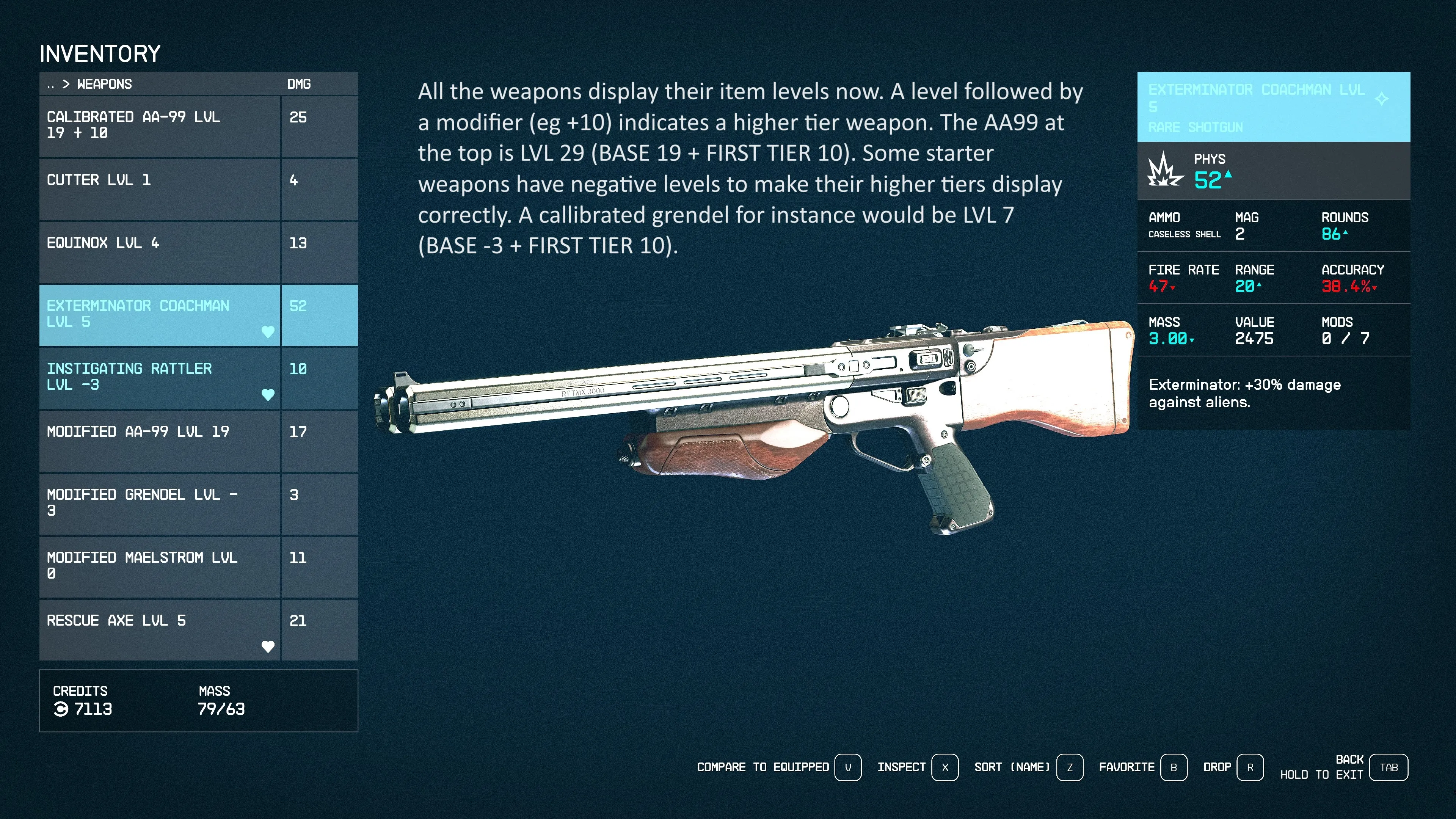The image size is (1456, 819).
Task: Sort the list by the DMG column
Action: click(299, 84)
